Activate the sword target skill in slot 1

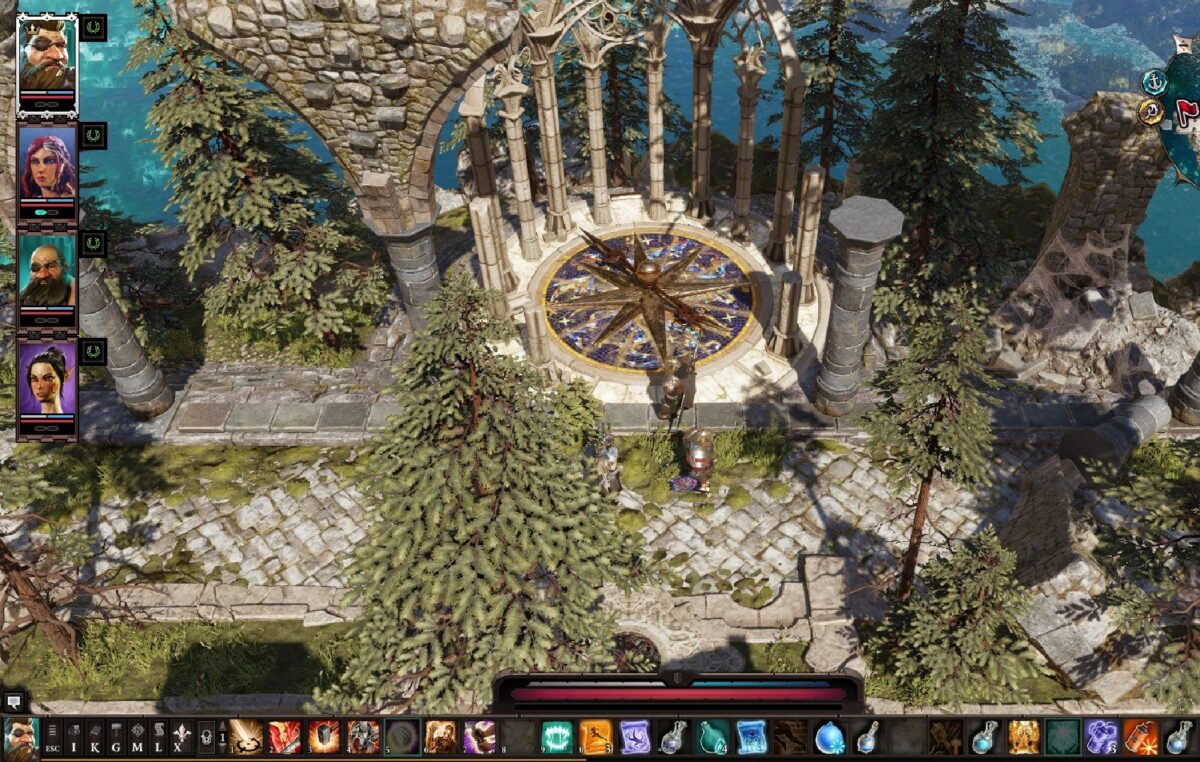click(x=246, y=737)
